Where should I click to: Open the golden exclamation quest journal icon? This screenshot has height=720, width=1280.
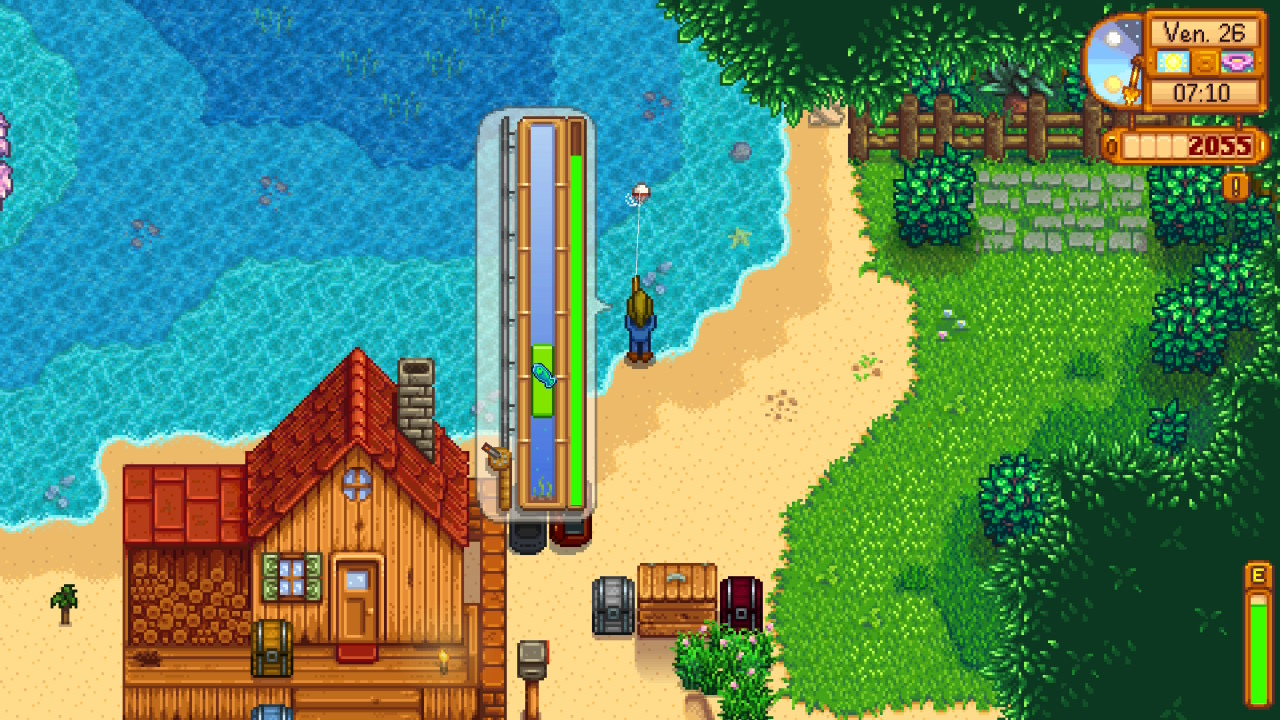point(1237,186)
